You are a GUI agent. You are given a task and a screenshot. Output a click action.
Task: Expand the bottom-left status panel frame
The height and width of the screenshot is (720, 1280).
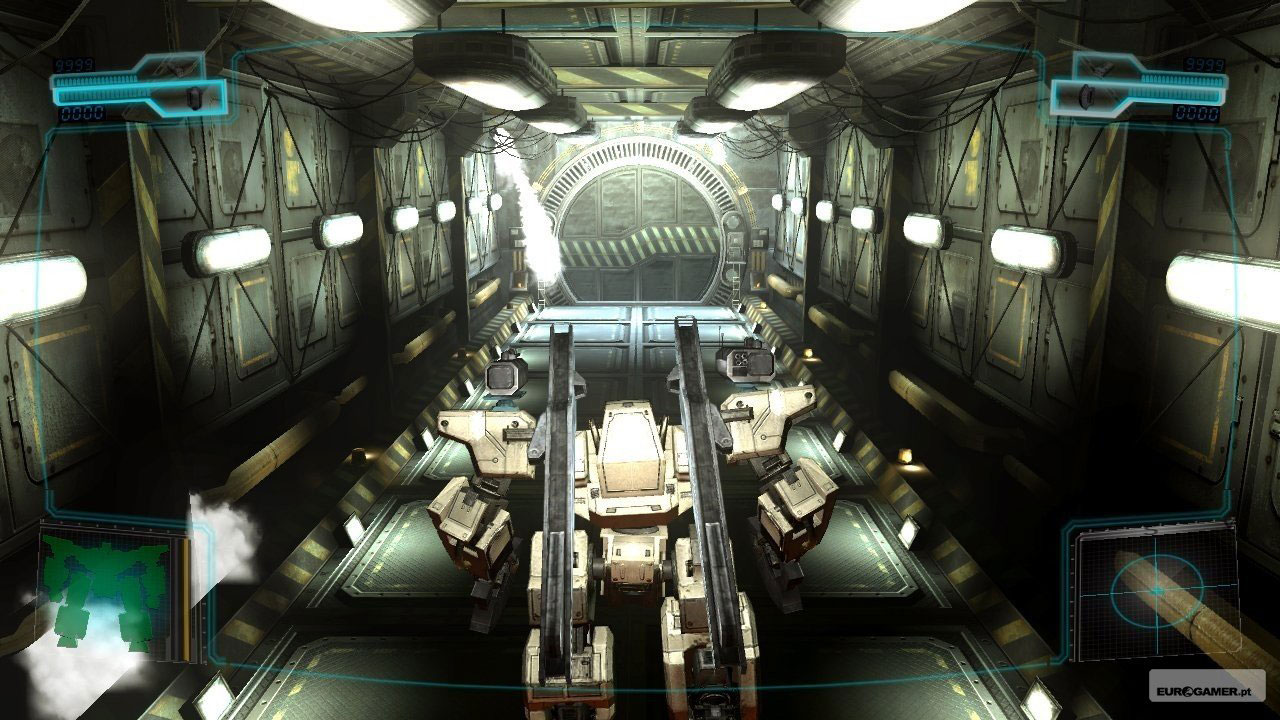coord(110,590)
